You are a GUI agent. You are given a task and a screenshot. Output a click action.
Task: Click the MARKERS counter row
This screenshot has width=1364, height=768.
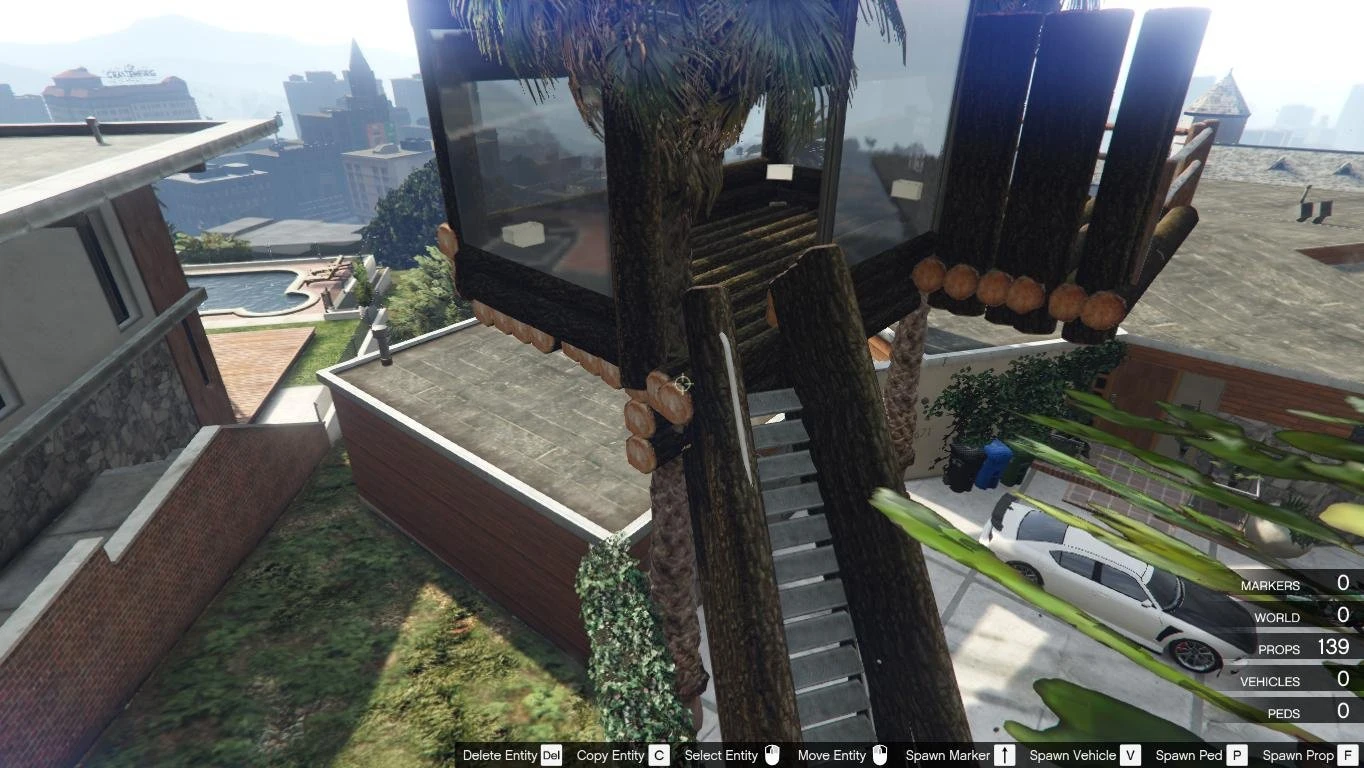tap(1300, 584)
